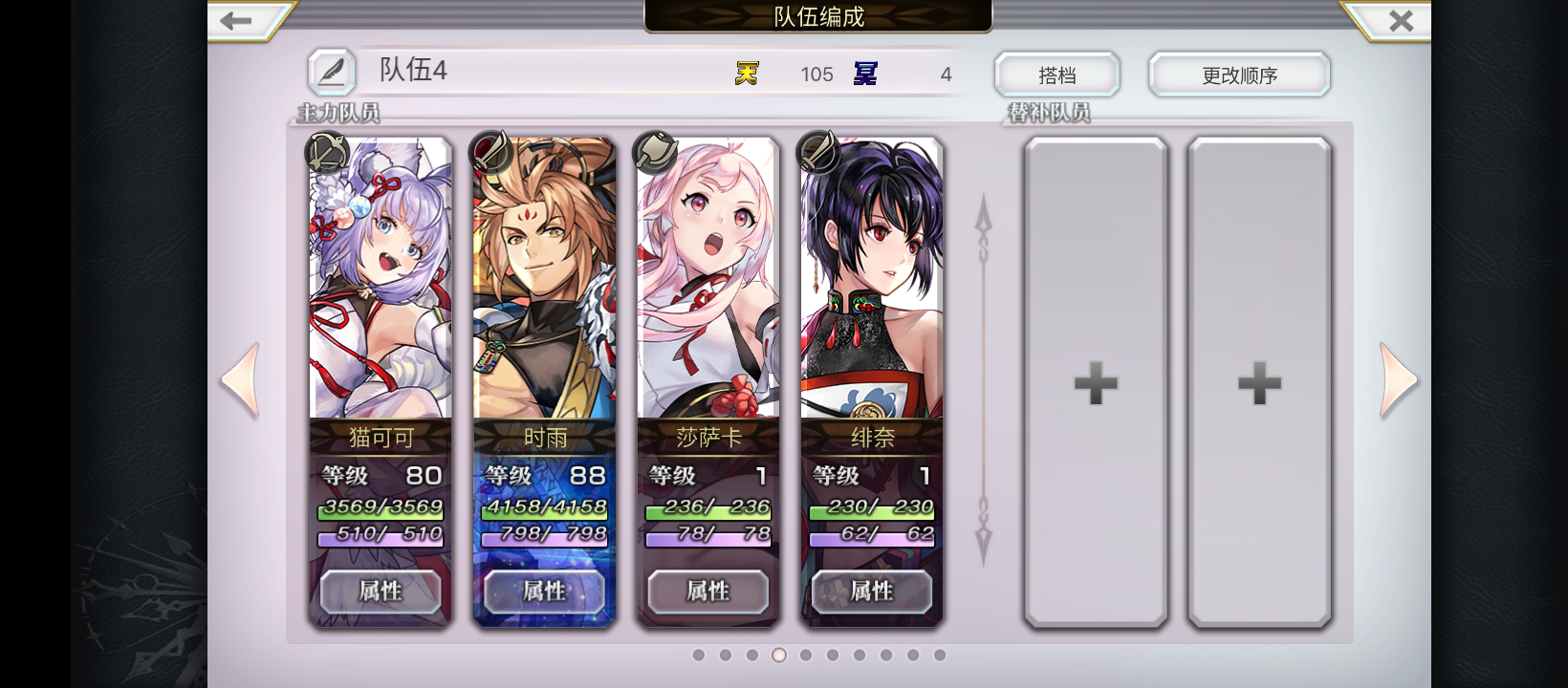View 猫可可's 属性 attributes
This screenshot has height=688, width=1568.
[x=381, y=591]
